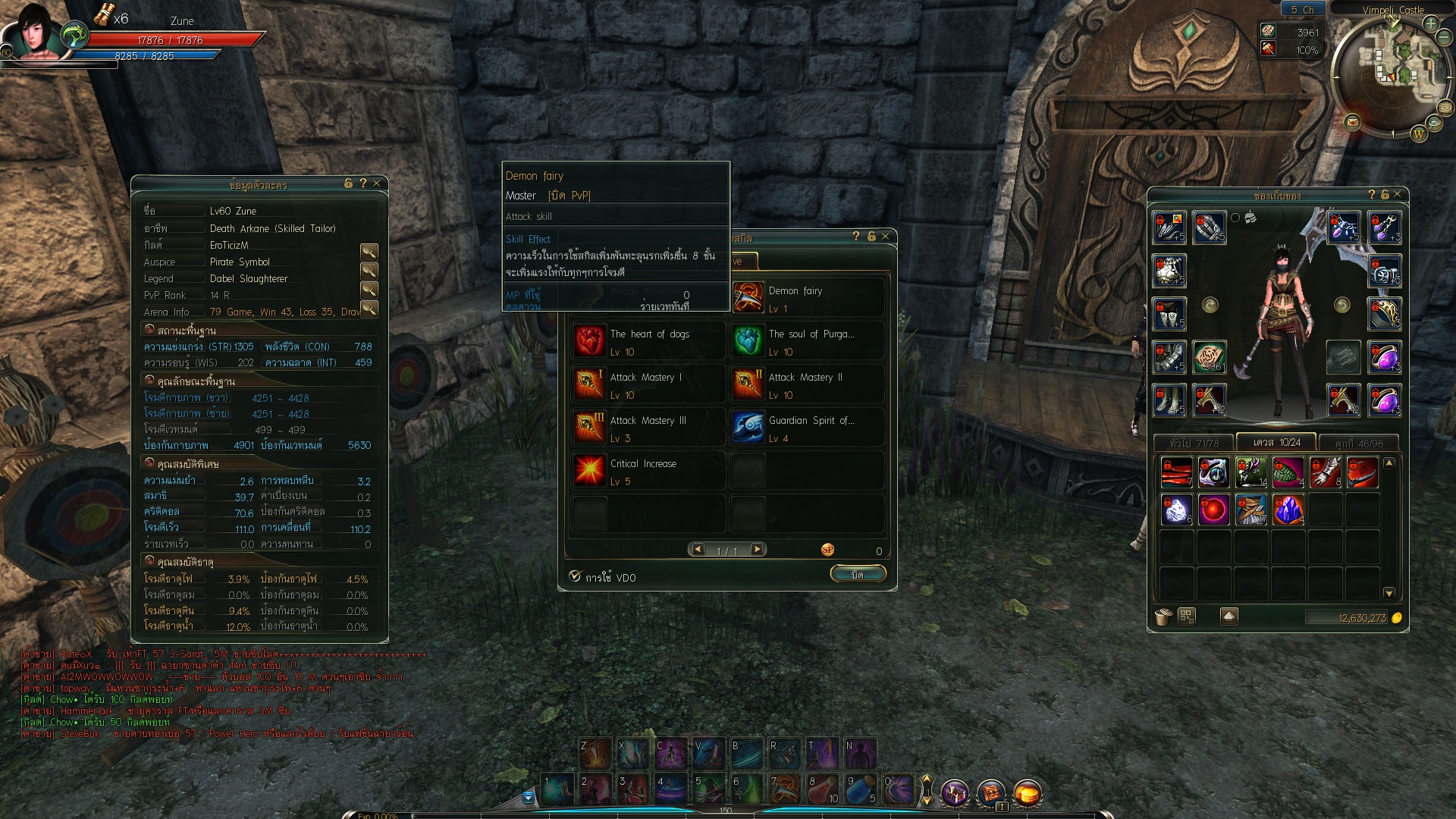1456x819 pixels.
Task: View Arena Info details with magnifier
Action: [x=369, y=309]
